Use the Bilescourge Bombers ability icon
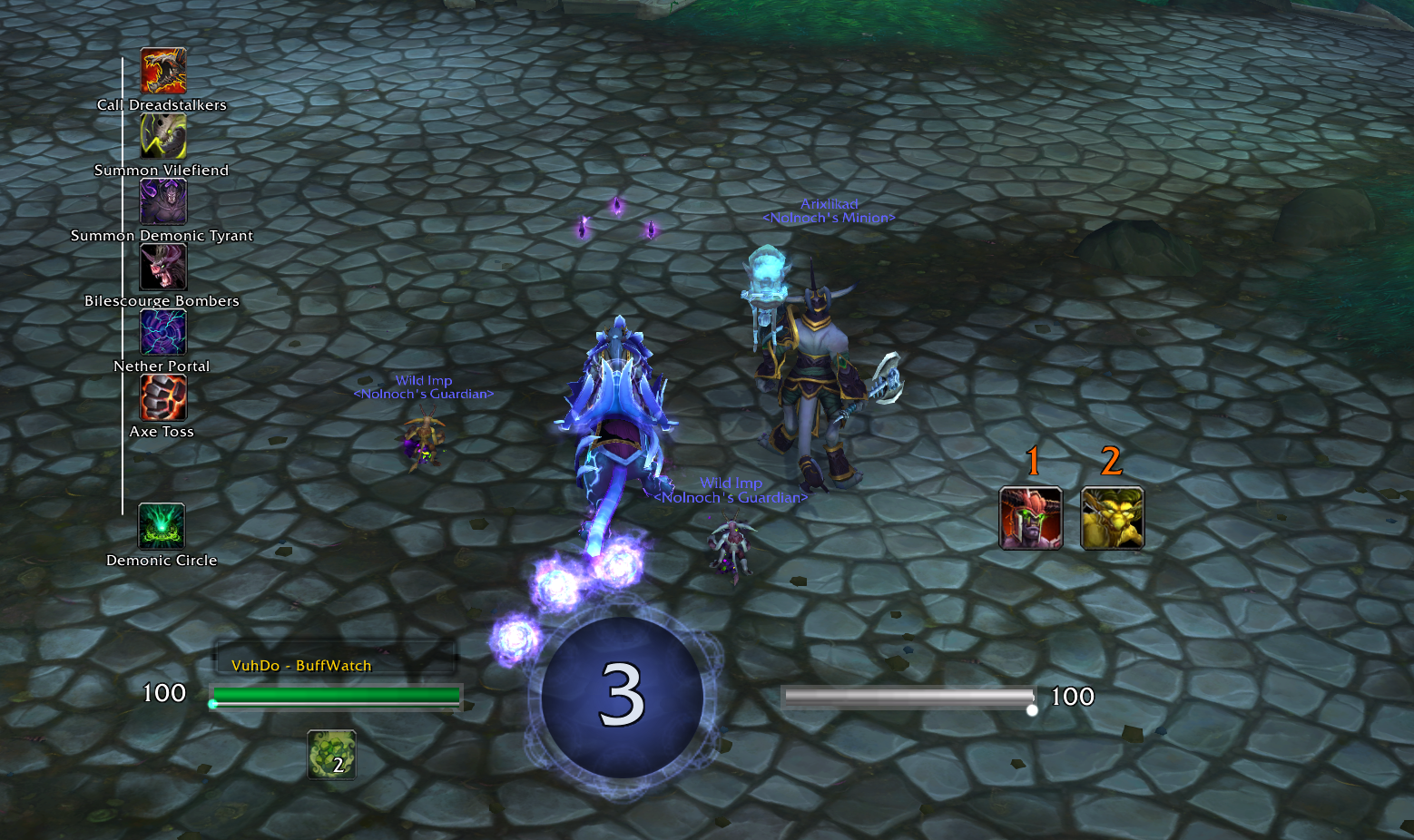 (x=163, y=267)
